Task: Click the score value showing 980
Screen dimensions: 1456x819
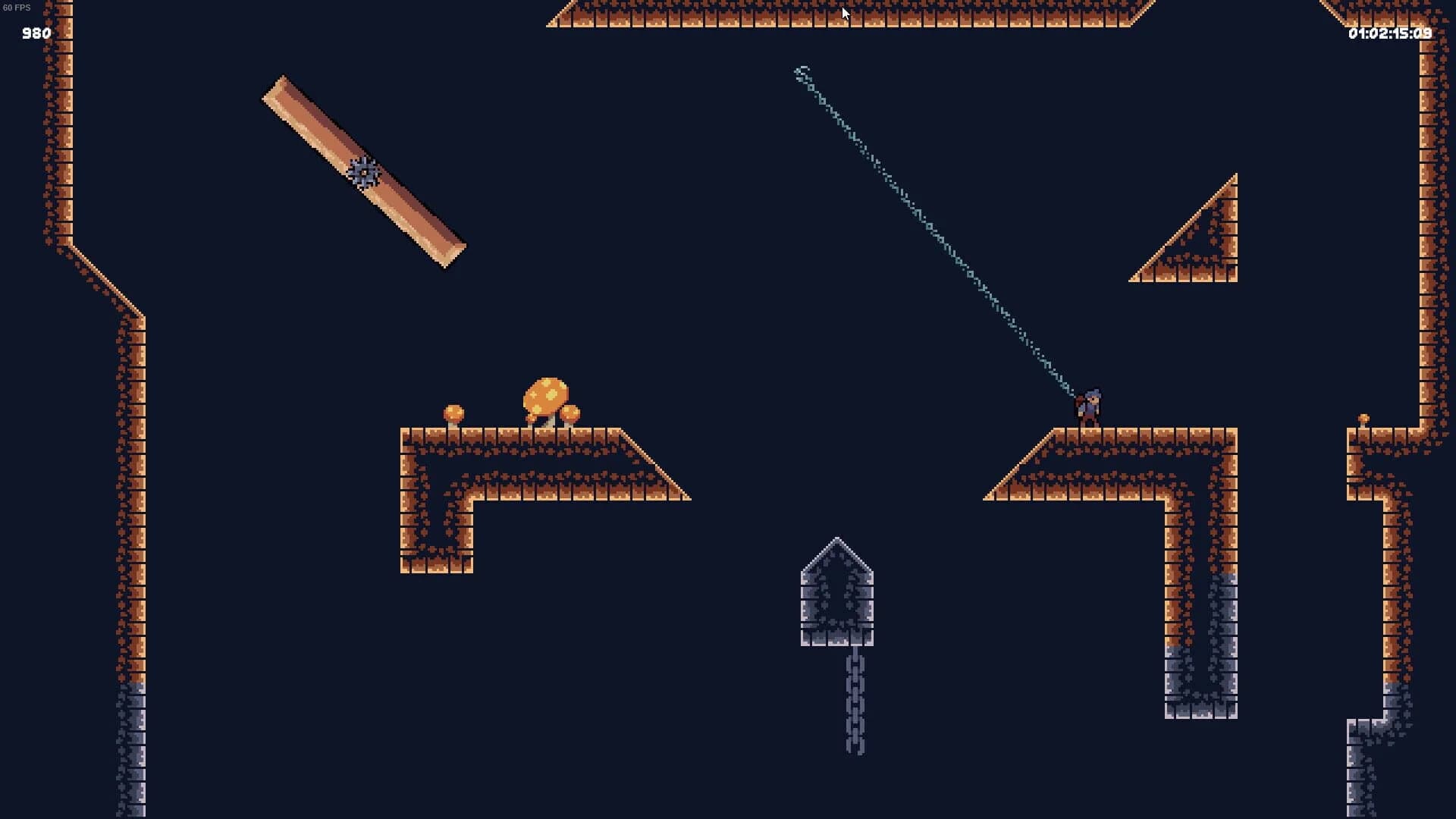Action: tap(33, 33)
